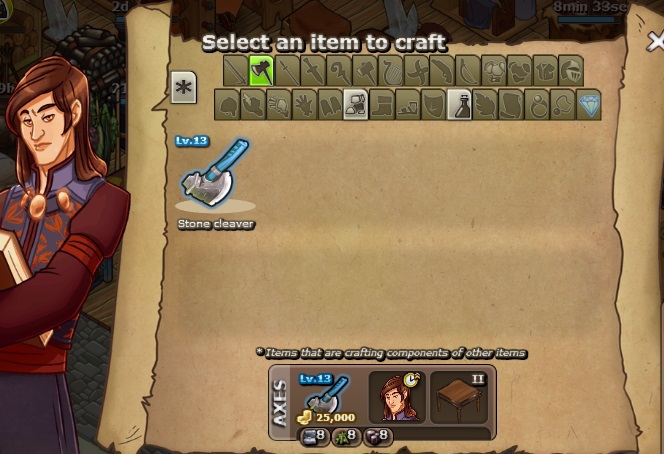Choose the shuriken category tab

coord(417,71)
